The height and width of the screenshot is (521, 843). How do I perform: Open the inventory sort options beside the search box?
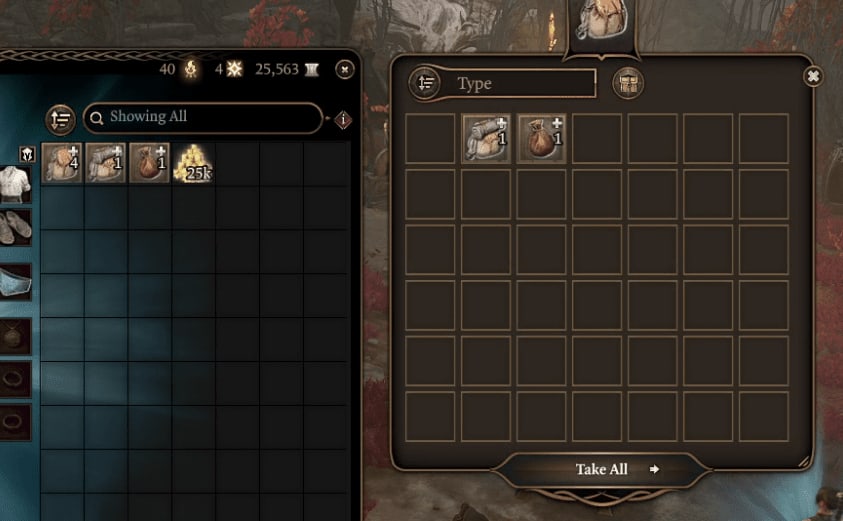coord(61,119)
